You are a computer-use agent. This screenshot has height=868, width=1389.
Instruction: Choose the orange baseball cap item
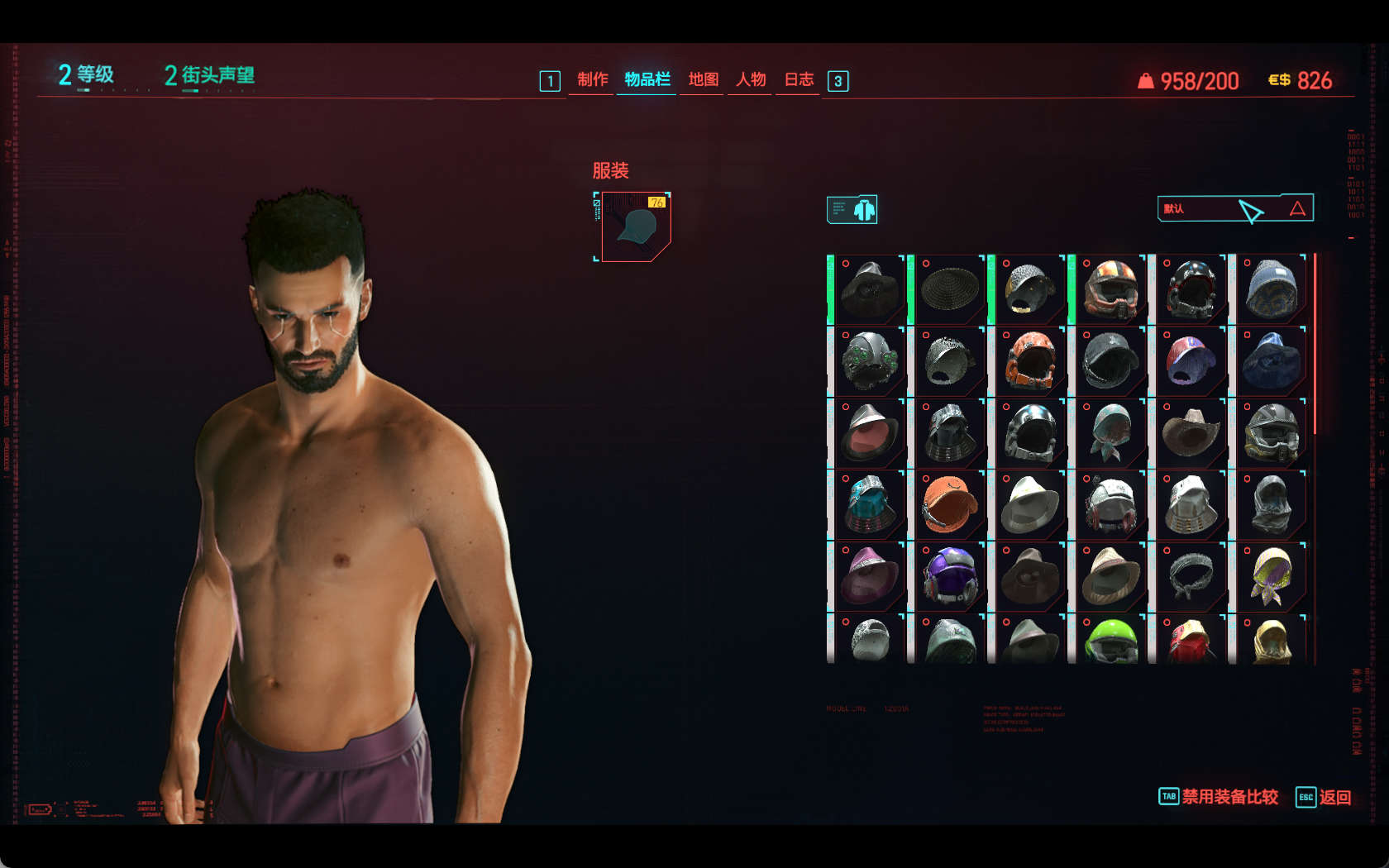[x=949, y=504]
